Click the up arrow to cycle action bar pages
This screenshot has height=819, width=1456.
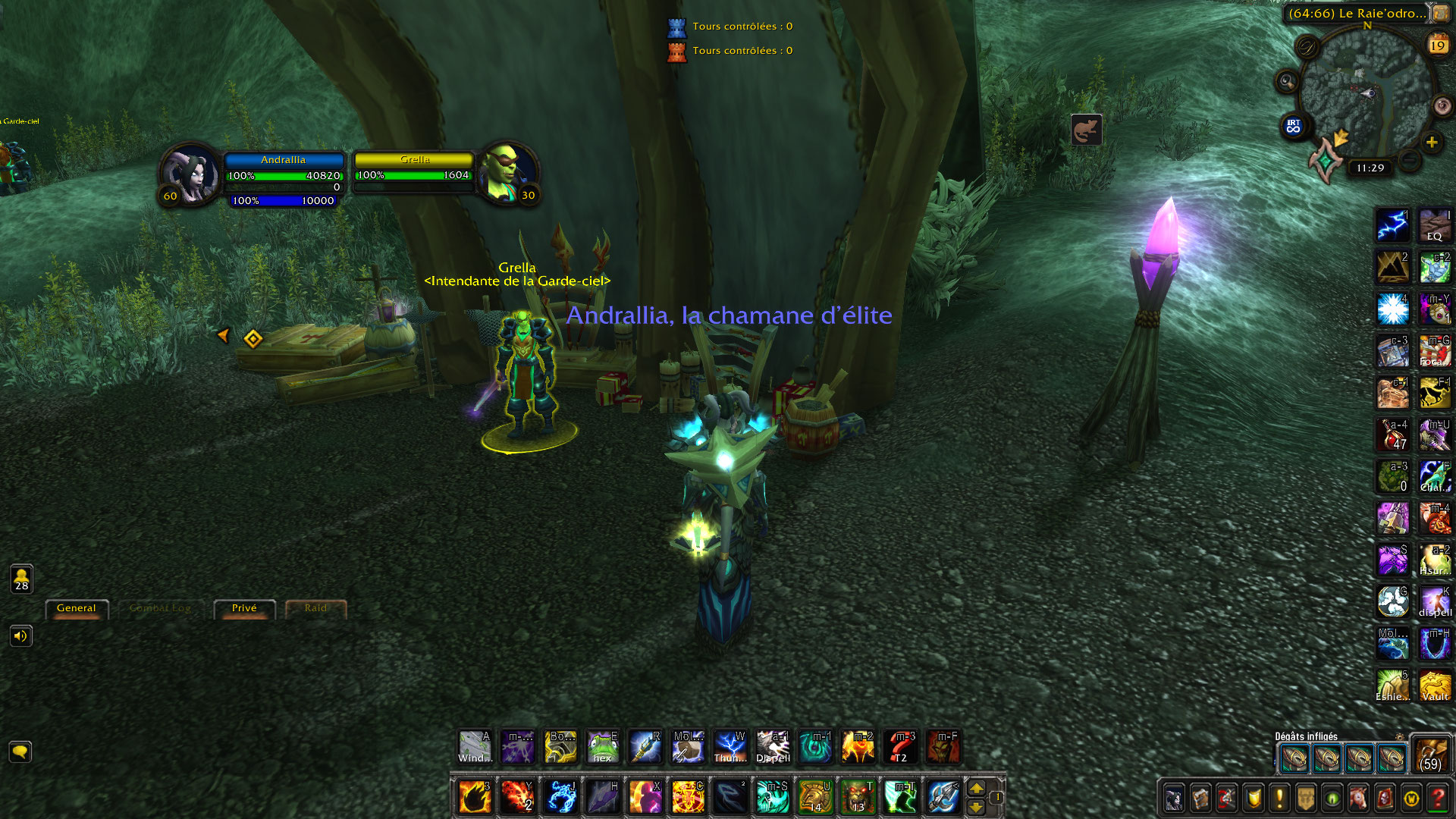pyautogui.click(x=977, y=787)
